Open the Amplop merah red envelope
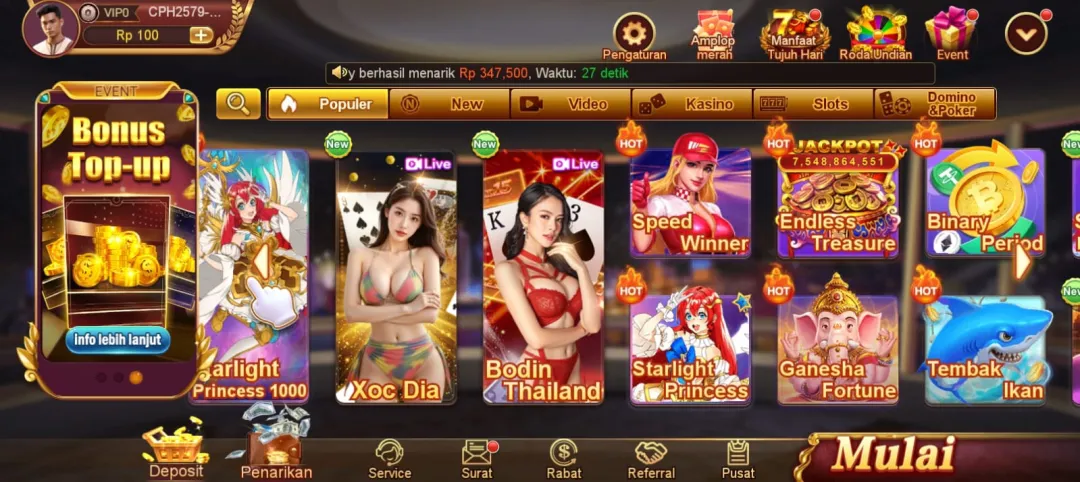Screen dimensions: 1080x482 (712, 31)
